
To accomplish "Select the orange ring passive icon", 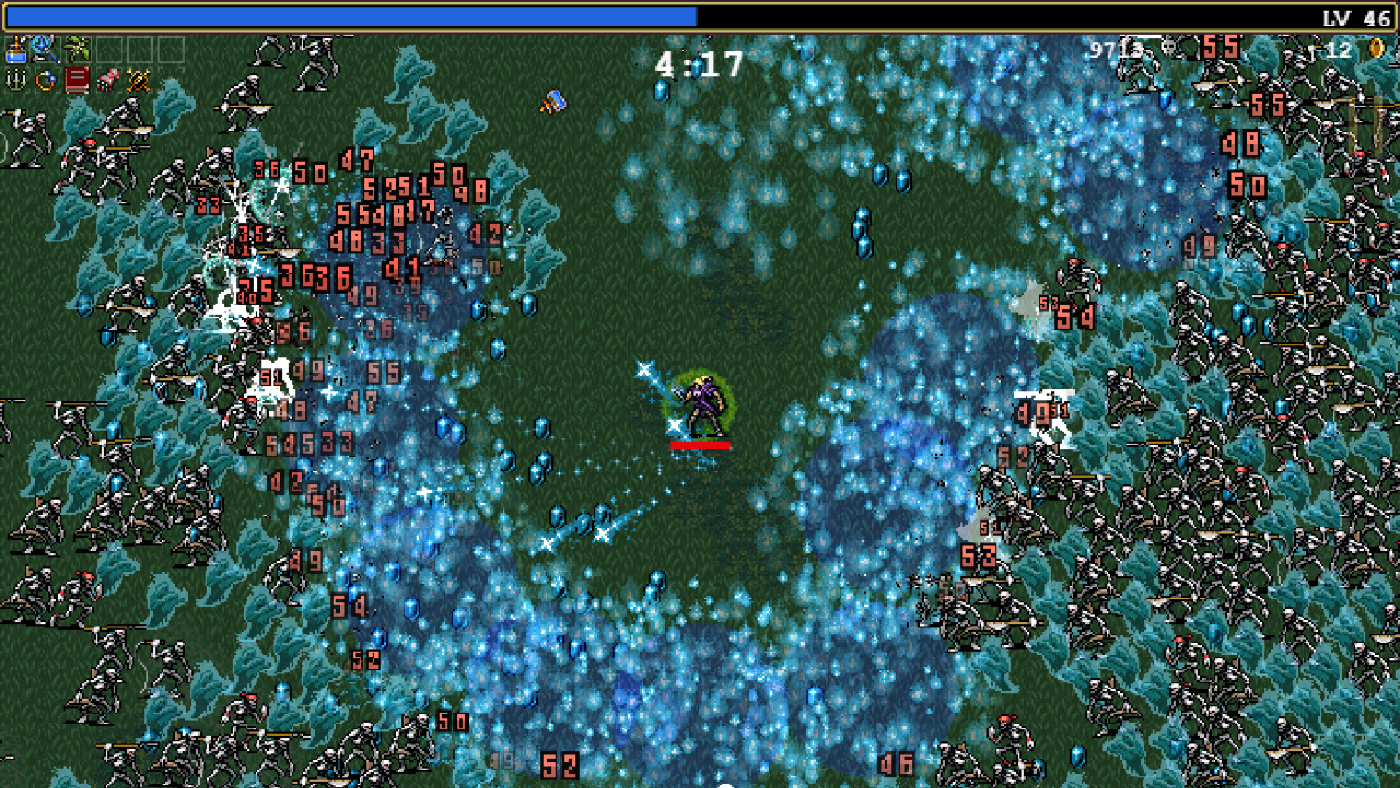I will 45,78.
